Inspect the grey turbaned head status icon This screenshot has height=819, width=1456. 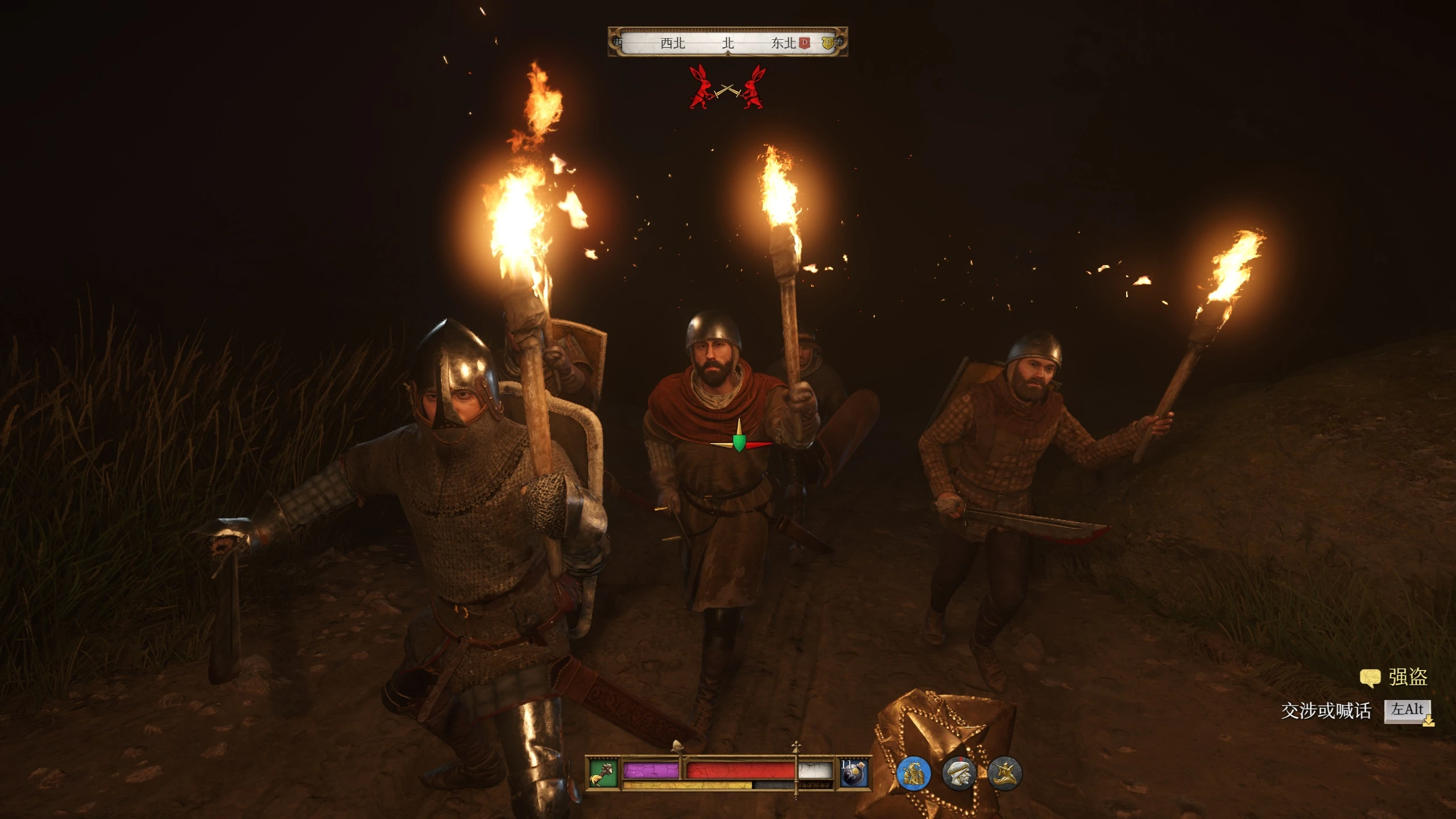click(x=959, y=773)
